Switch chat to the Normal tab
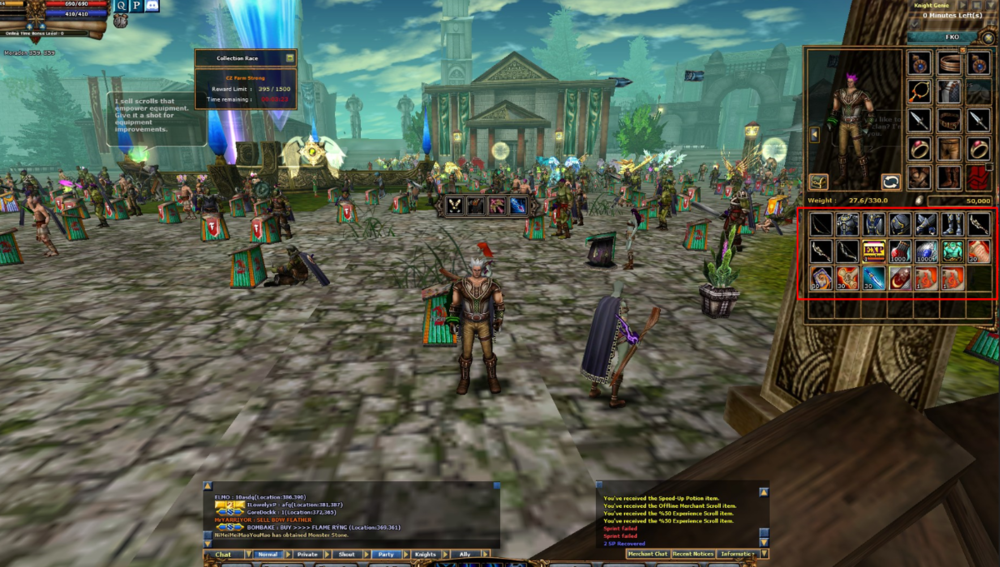This screenshot has width=1000, height=567. [268, 554]
